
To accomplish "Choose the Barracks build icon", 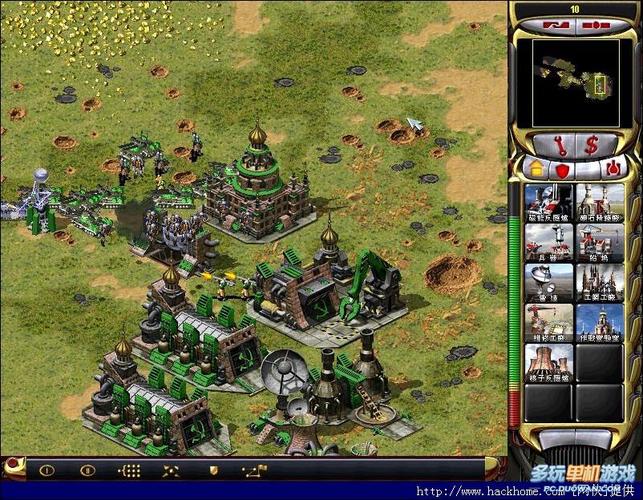I will (x=549, y=243).
